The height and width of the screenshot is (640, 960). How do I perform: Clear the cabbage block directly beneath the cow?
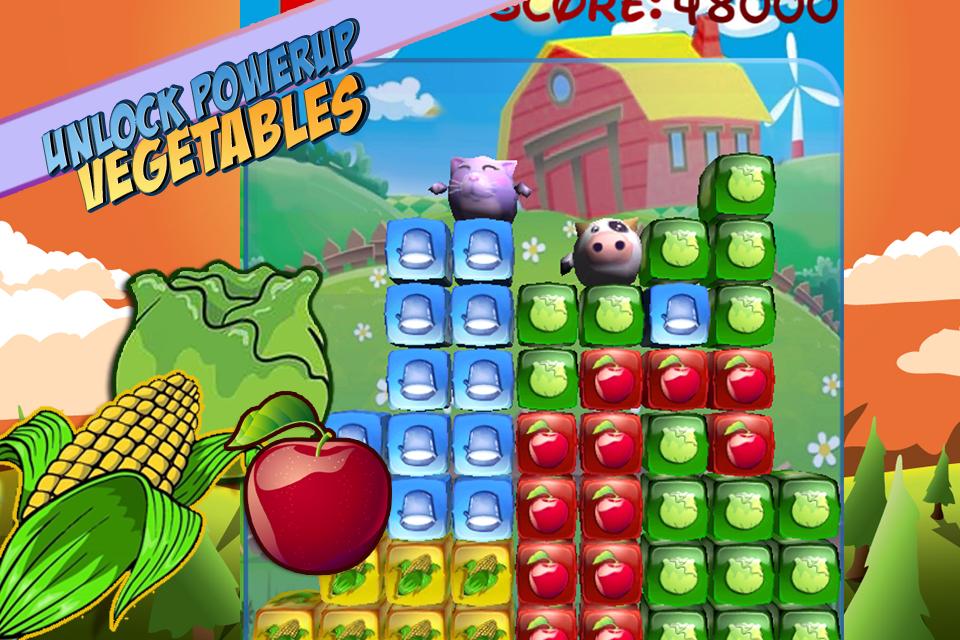click(x=611, y=314)
